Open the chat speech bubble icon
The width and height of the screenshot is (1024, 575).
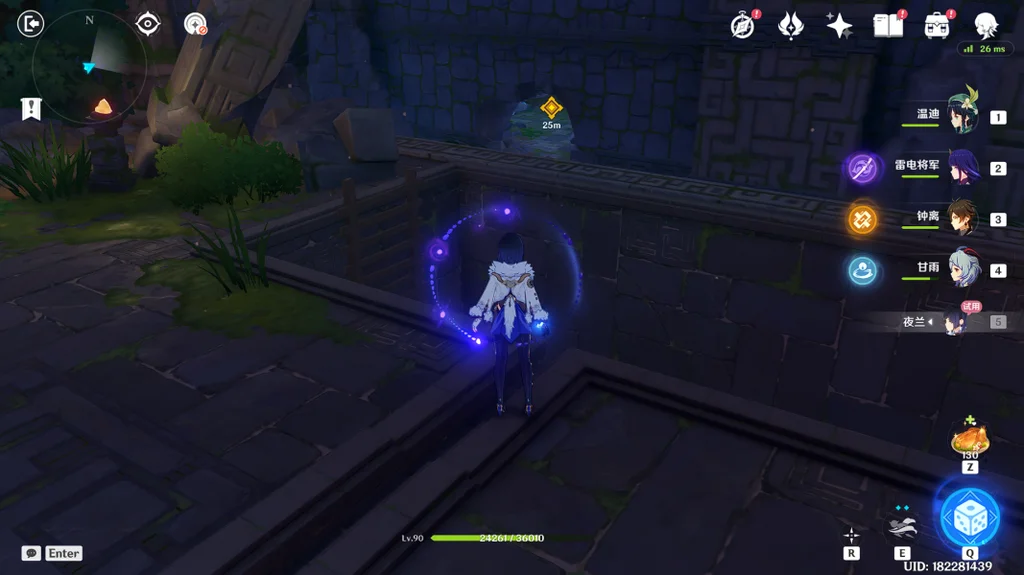(32, 553)
